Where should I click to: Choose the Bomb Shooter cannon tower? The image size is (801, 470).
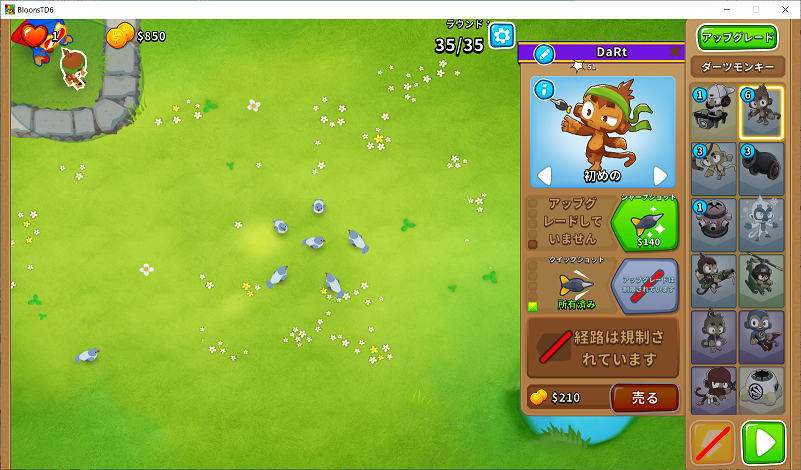pos(762,168)
